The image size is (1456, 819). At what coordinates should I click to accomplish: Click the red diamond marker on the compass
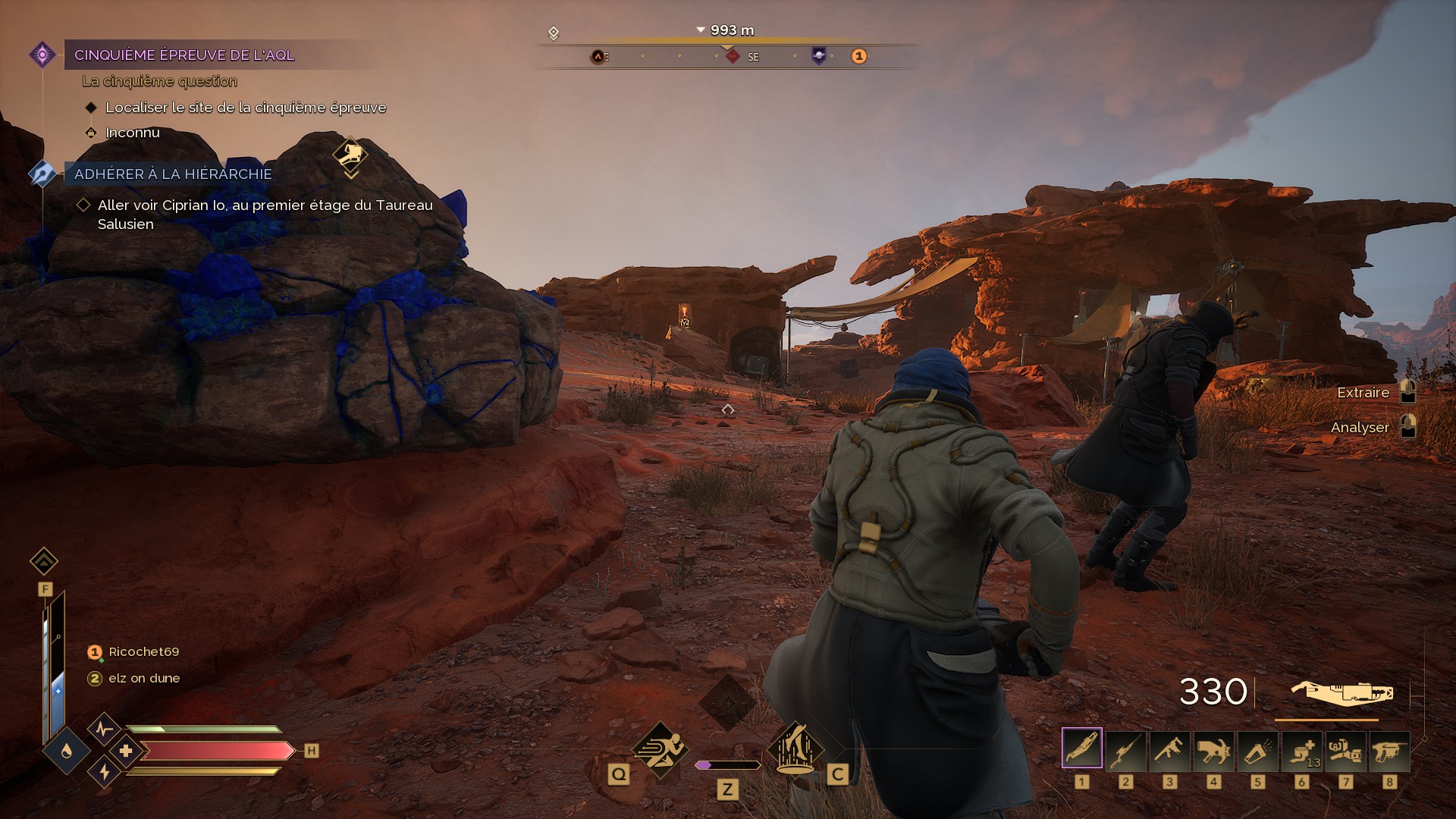click(x=733, y=56)
